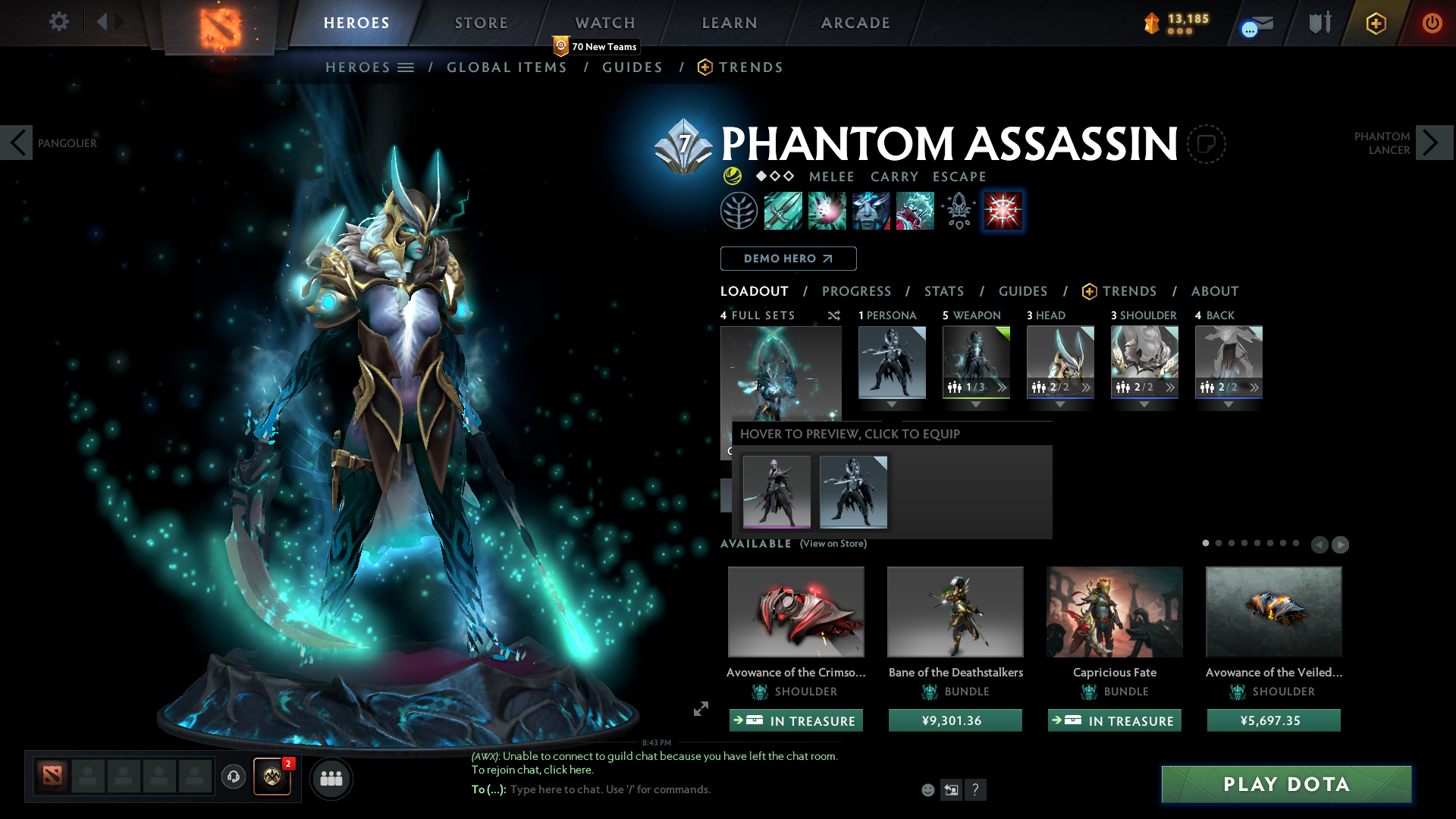Go to next hero Phantom Lancer

(x=1433, y=143)
